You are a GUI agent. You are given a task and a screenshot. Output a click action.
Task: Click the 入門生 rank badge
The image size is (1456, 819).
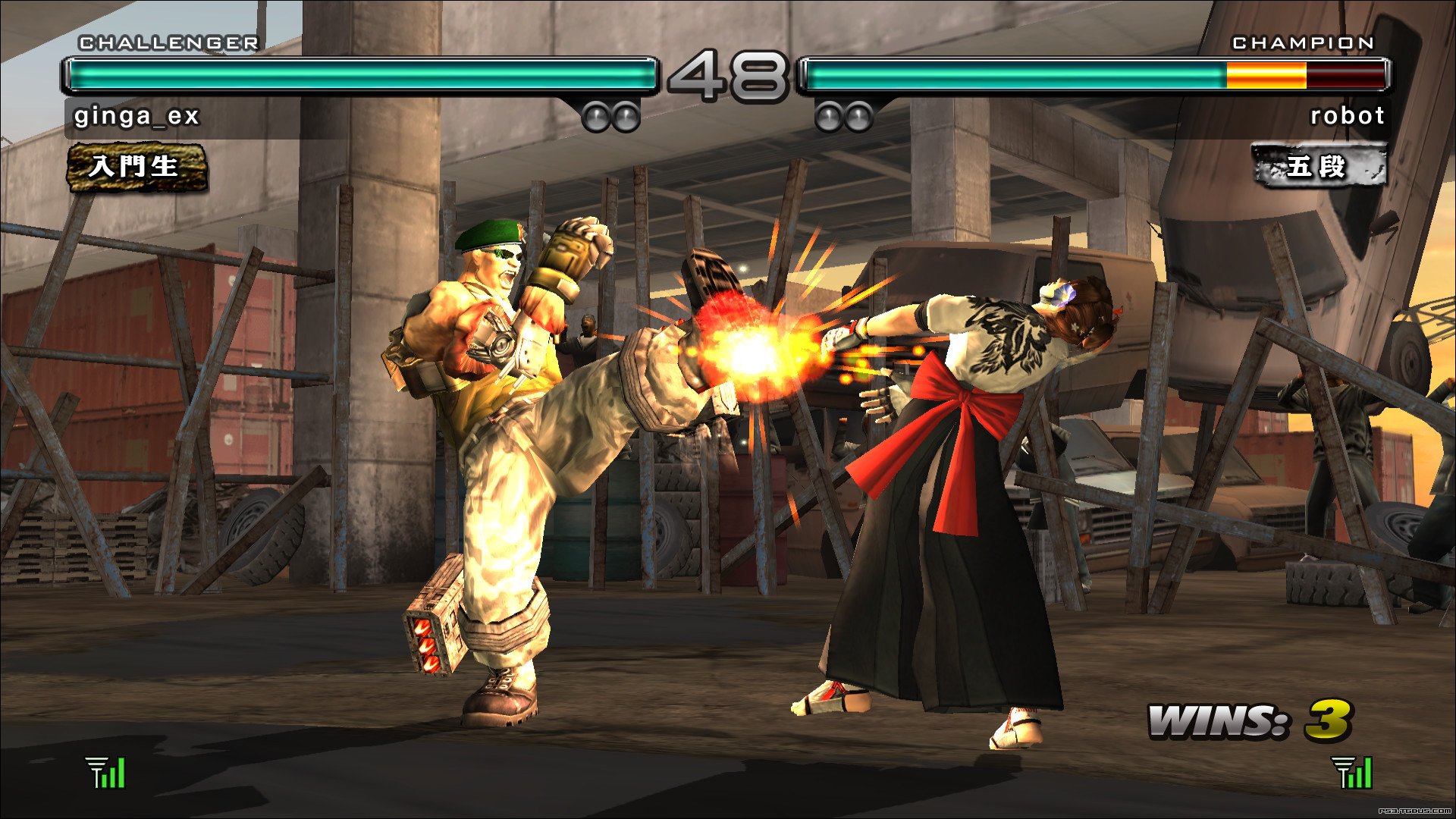(x=136, y=167)
